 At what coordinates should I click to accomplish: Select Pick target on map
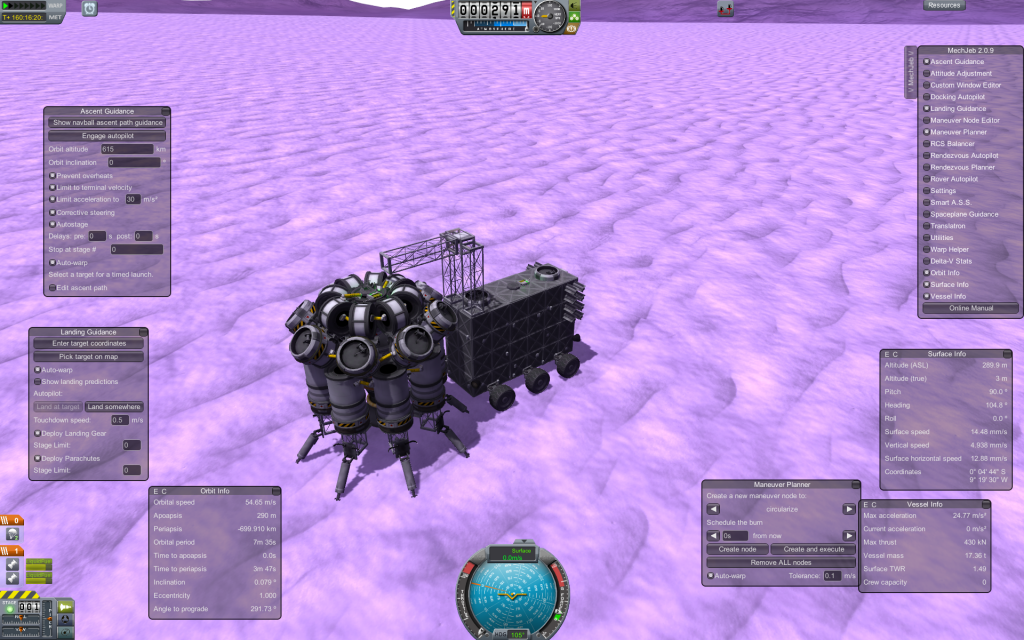click(88, 356)
